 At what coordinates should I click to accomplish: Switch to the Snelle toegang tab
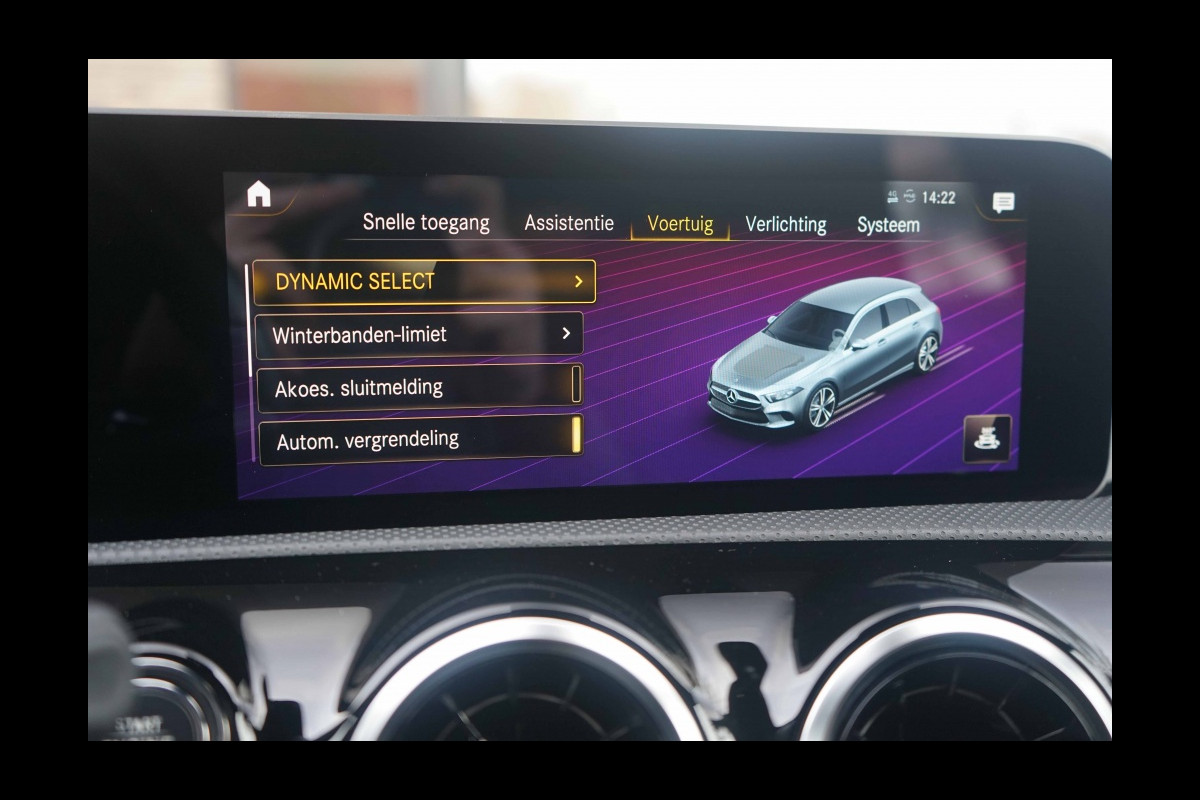[426, 222]
